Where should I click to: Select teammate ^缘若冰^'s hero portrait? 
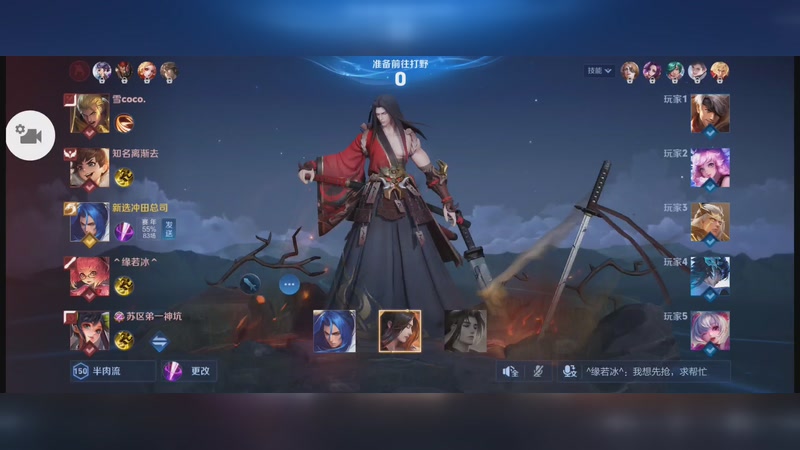tap(90, 277)
